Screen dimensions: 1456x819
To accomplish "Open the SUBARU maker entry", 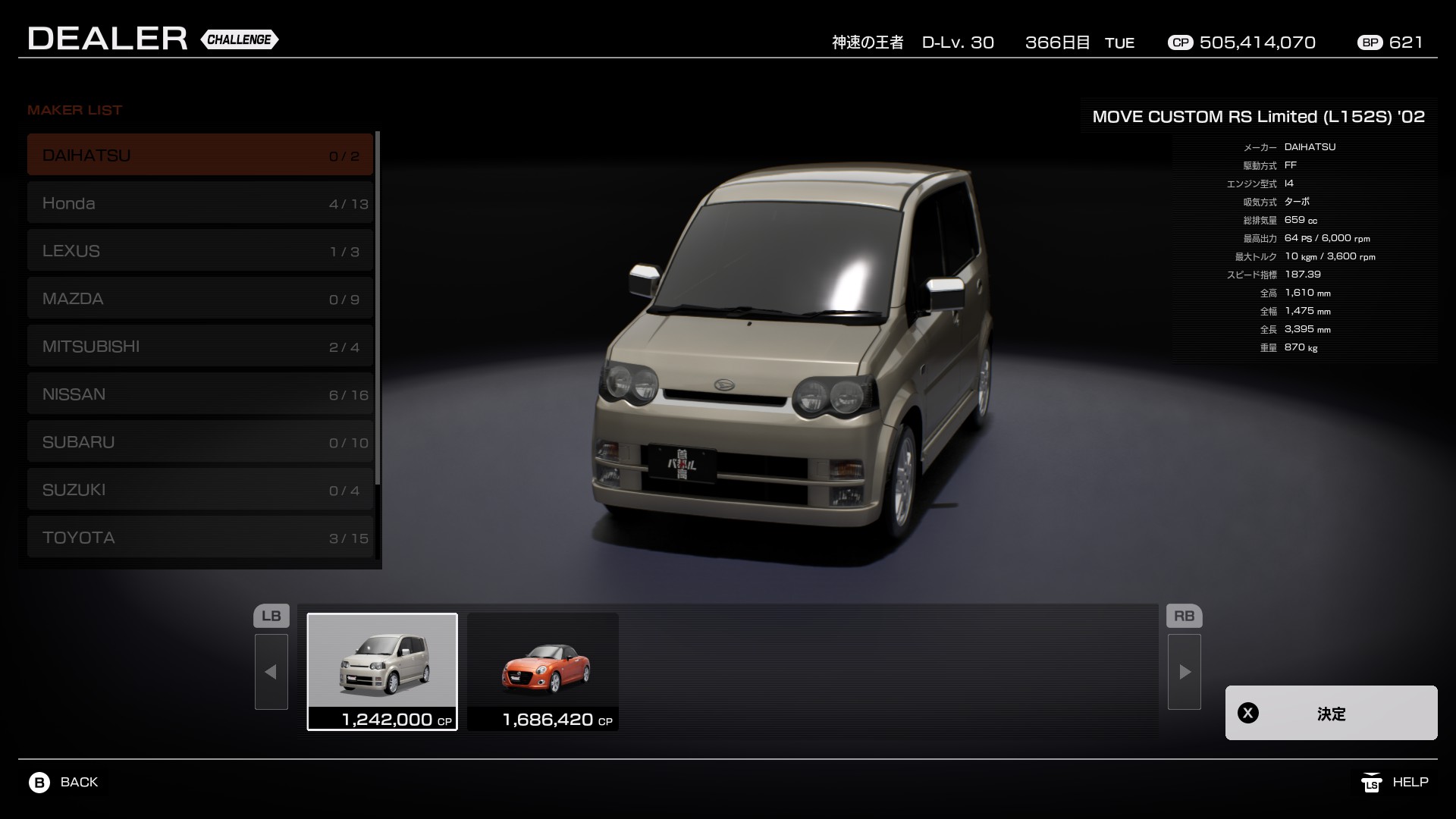I will tap(200, 442).
